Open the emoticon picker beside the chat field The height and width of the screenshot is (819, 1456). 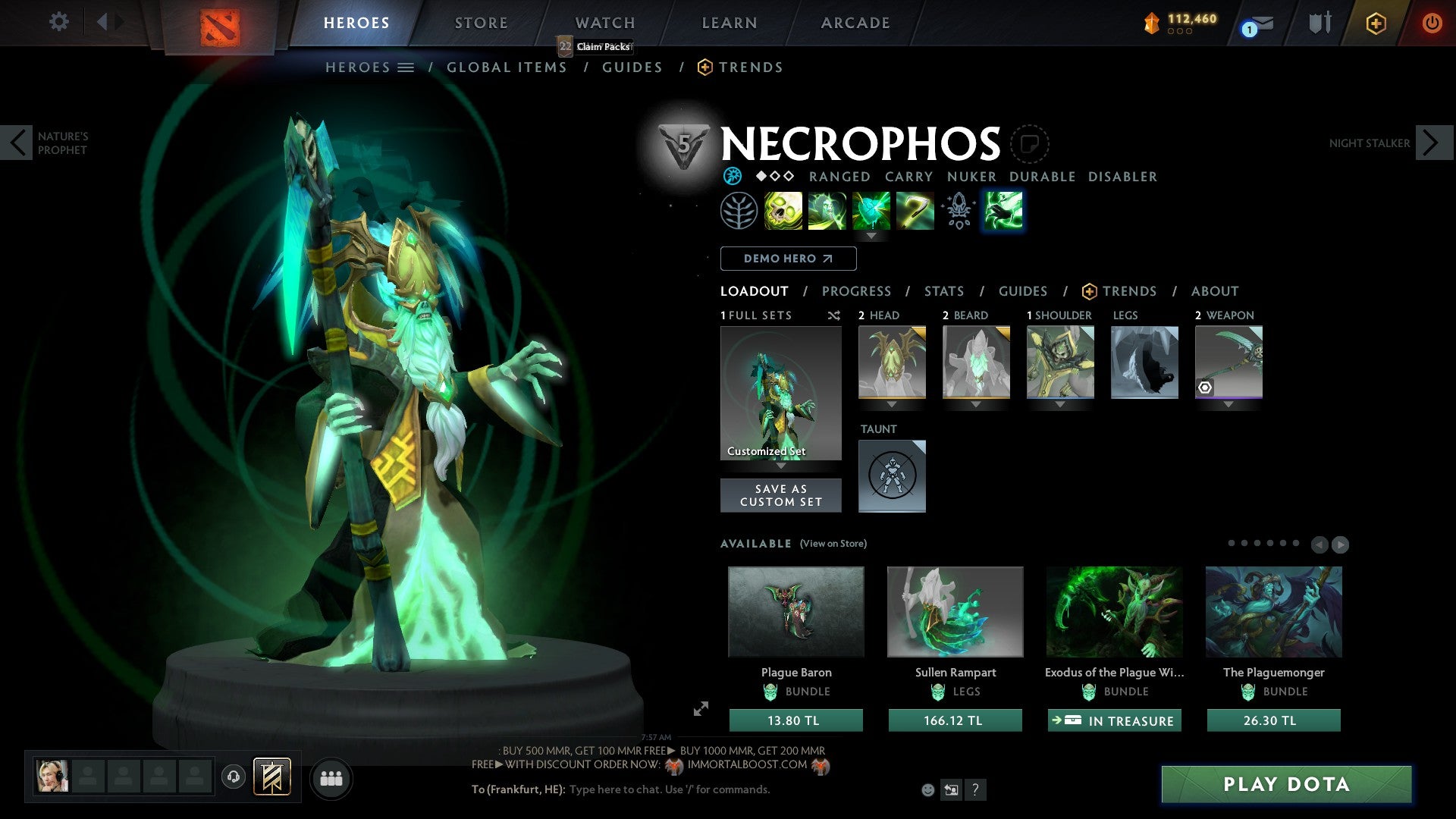coord(928,790)
